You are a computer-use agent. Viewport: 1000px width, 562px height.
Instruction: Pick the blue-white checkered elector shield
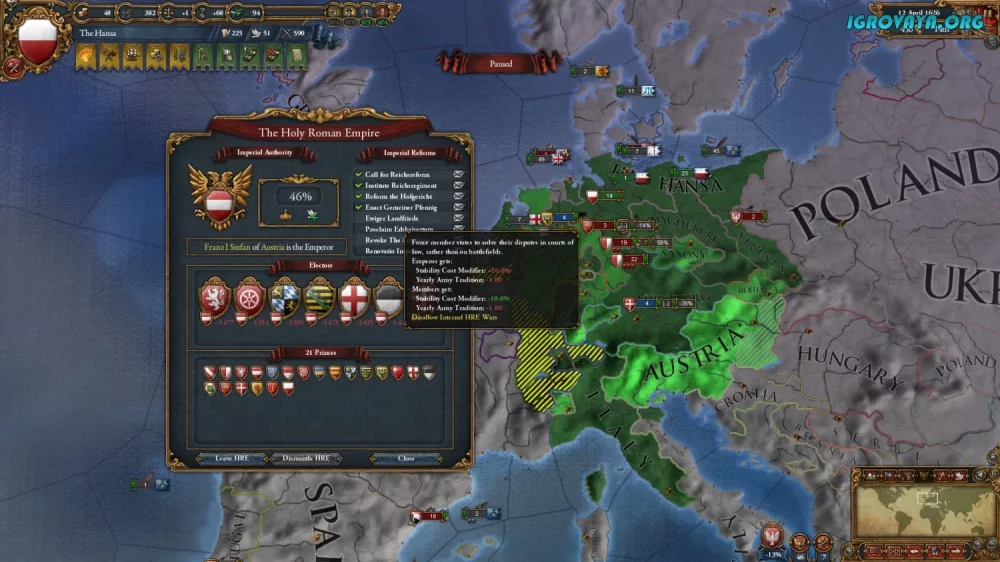(x=284, y=297)
